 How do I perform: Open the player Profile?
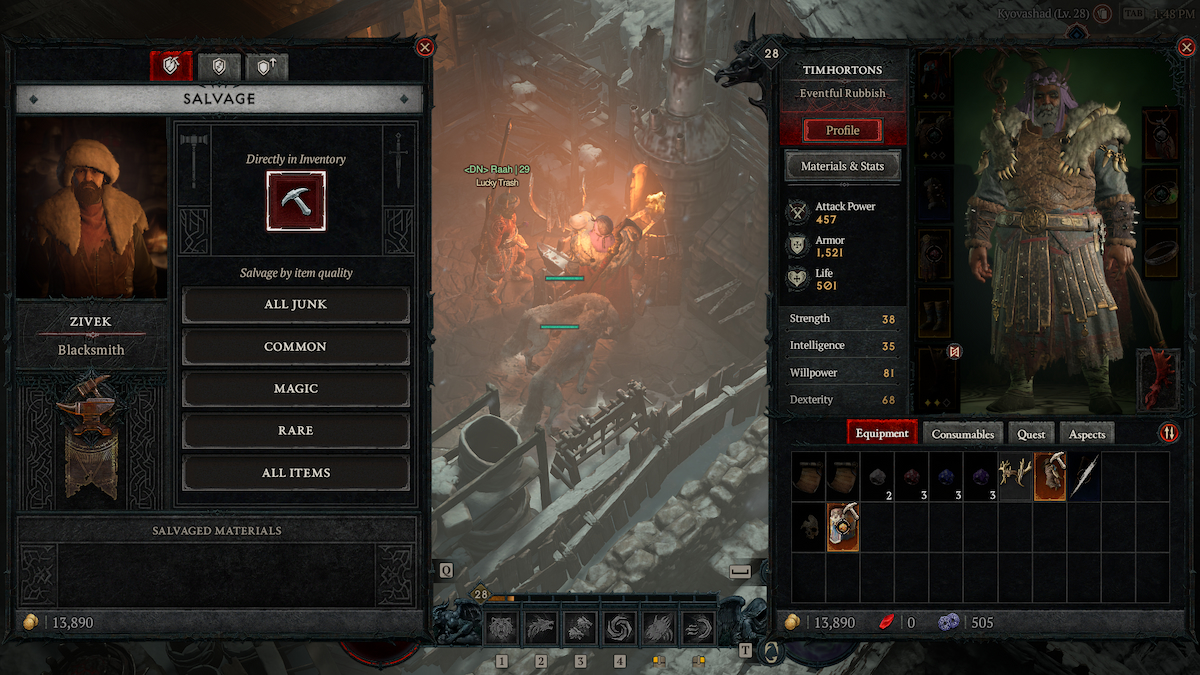pos(843,131)
